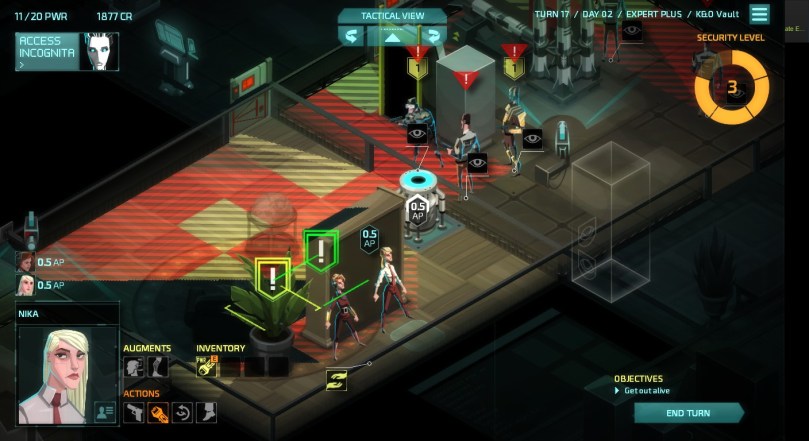
Task: Rotate the camera left
Action: [351, 36]
